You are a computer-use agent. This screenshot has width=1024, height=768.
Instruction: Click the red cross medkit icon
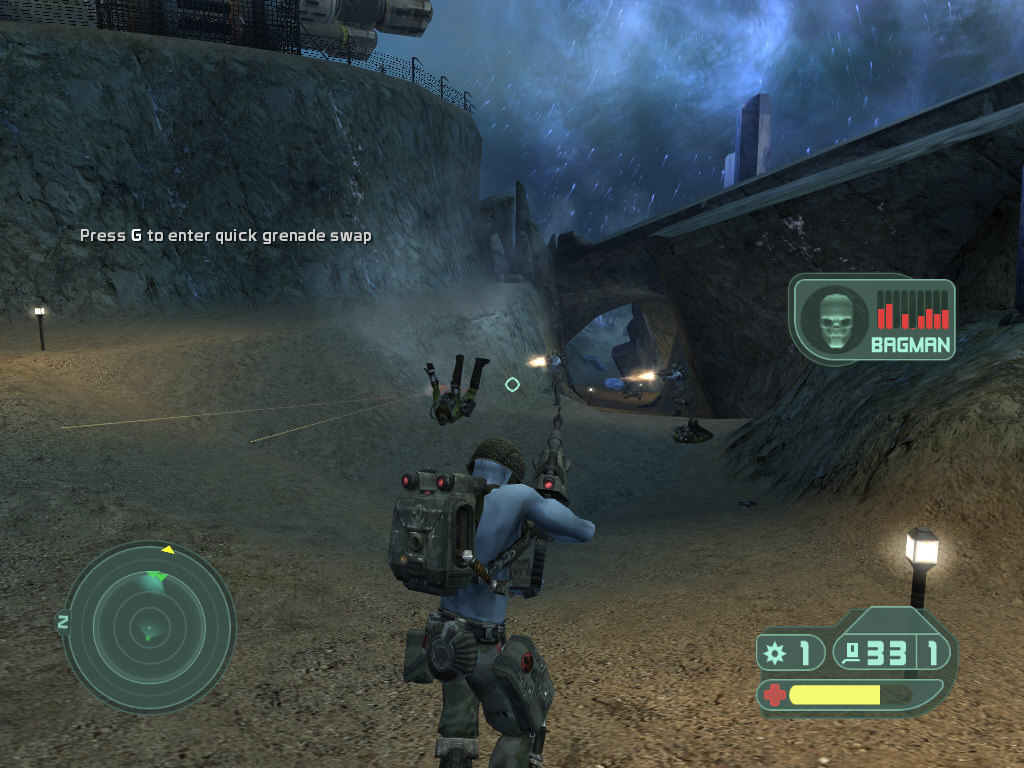pyautogui.click(x=774, y=693)
